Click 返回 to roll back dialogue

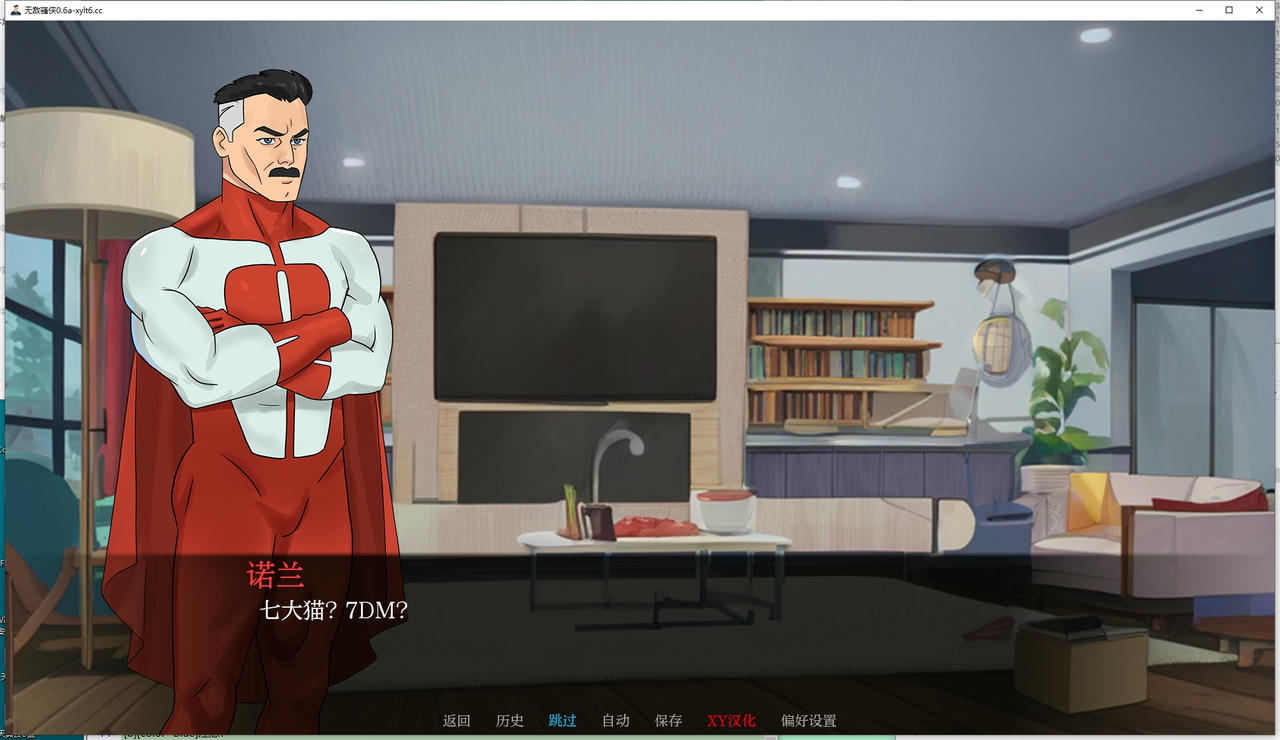[x=456, y=720]
